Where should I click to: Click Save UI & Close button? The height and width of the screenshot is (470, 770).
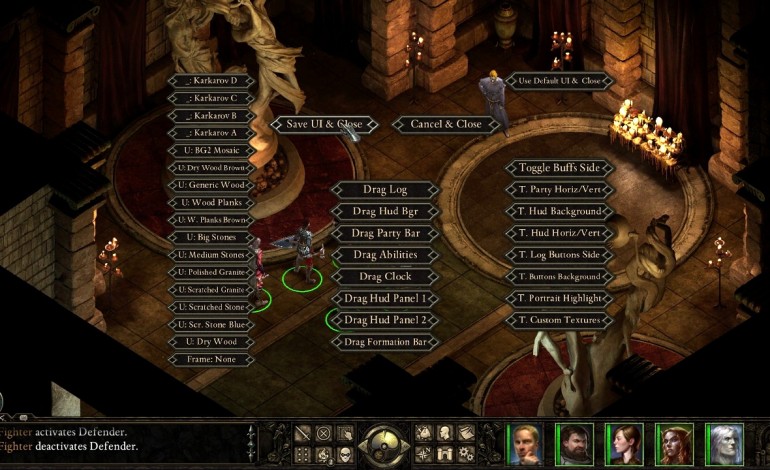pyautogui.click(x=324, y=124)
